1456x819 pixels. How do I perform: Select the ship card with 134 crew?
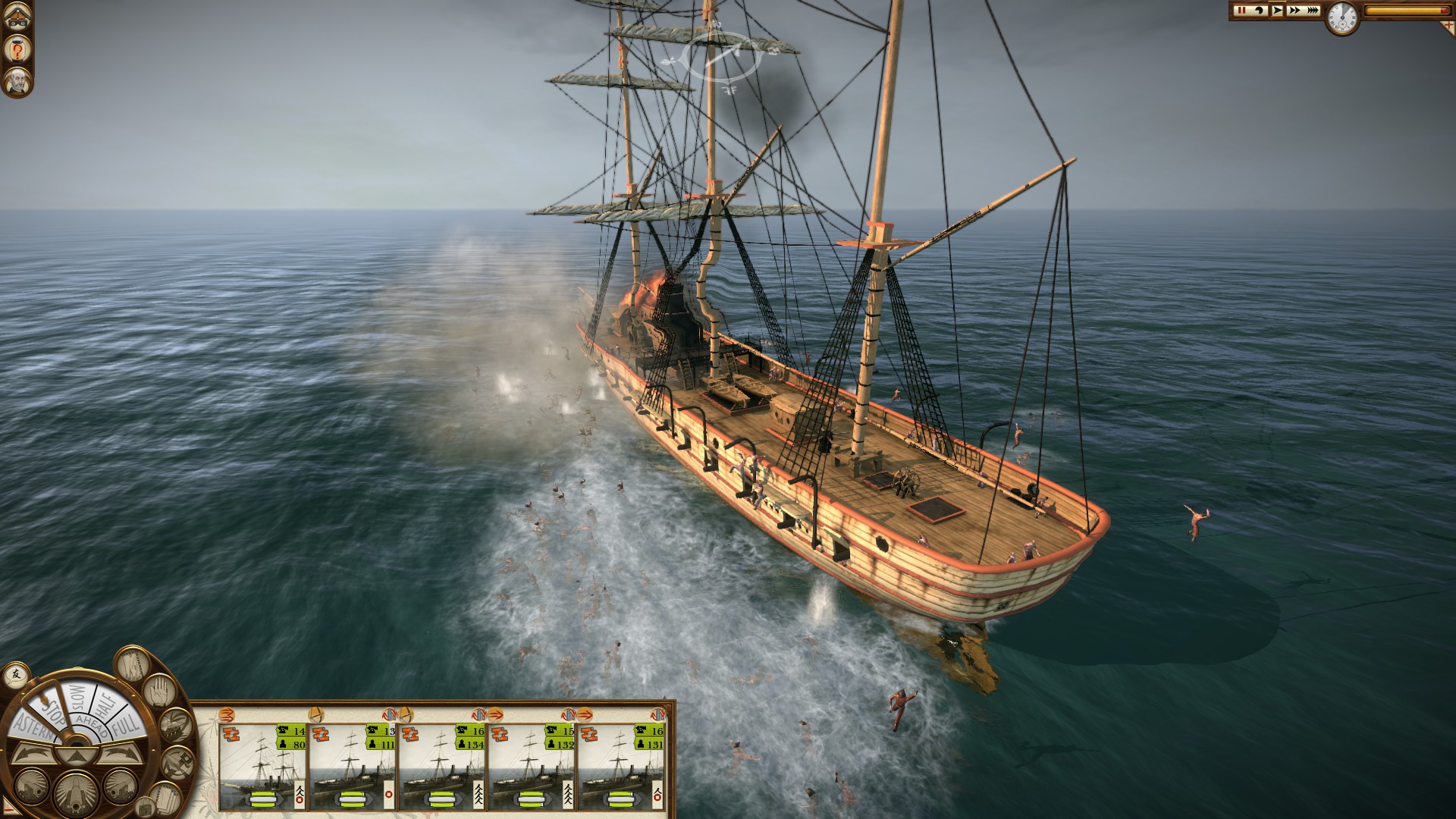442,766
